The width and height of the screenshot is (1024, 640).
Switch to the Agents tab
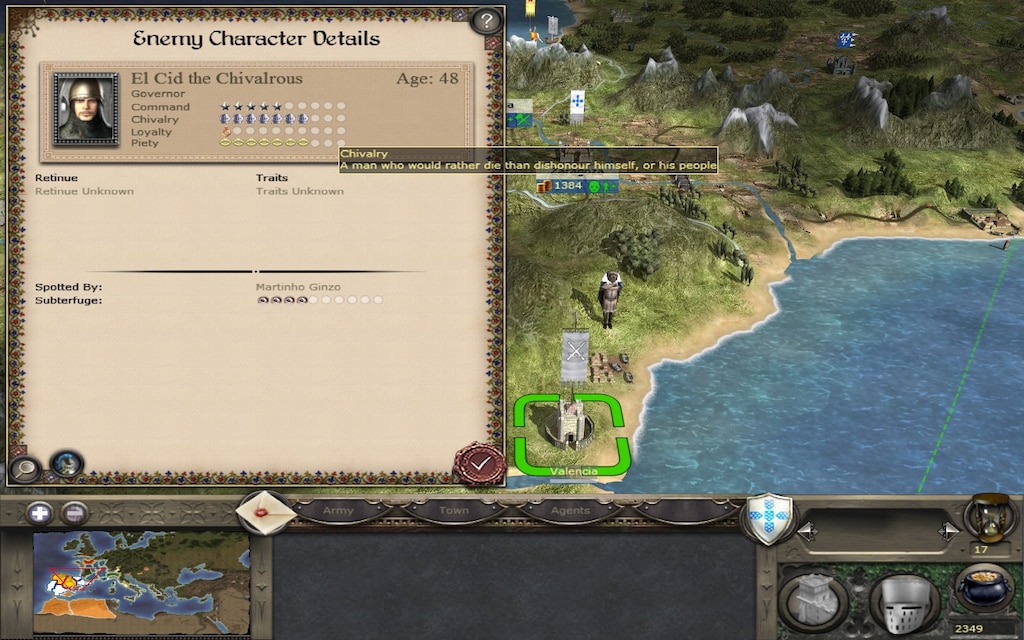click(x=569, y=511)
